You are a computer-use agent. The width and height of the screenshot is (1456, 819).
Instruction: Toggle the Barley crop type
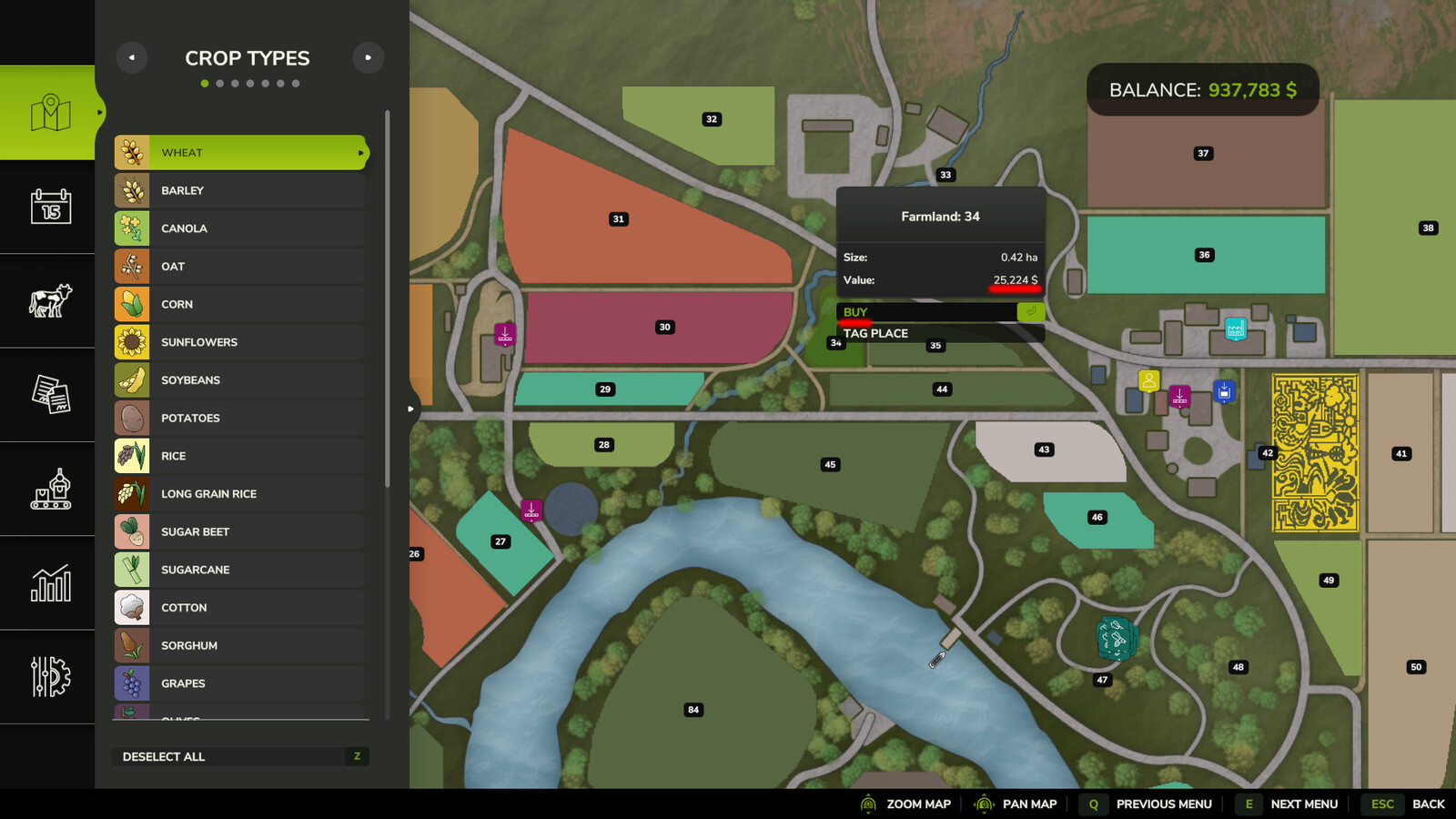[x=240, y=191]
